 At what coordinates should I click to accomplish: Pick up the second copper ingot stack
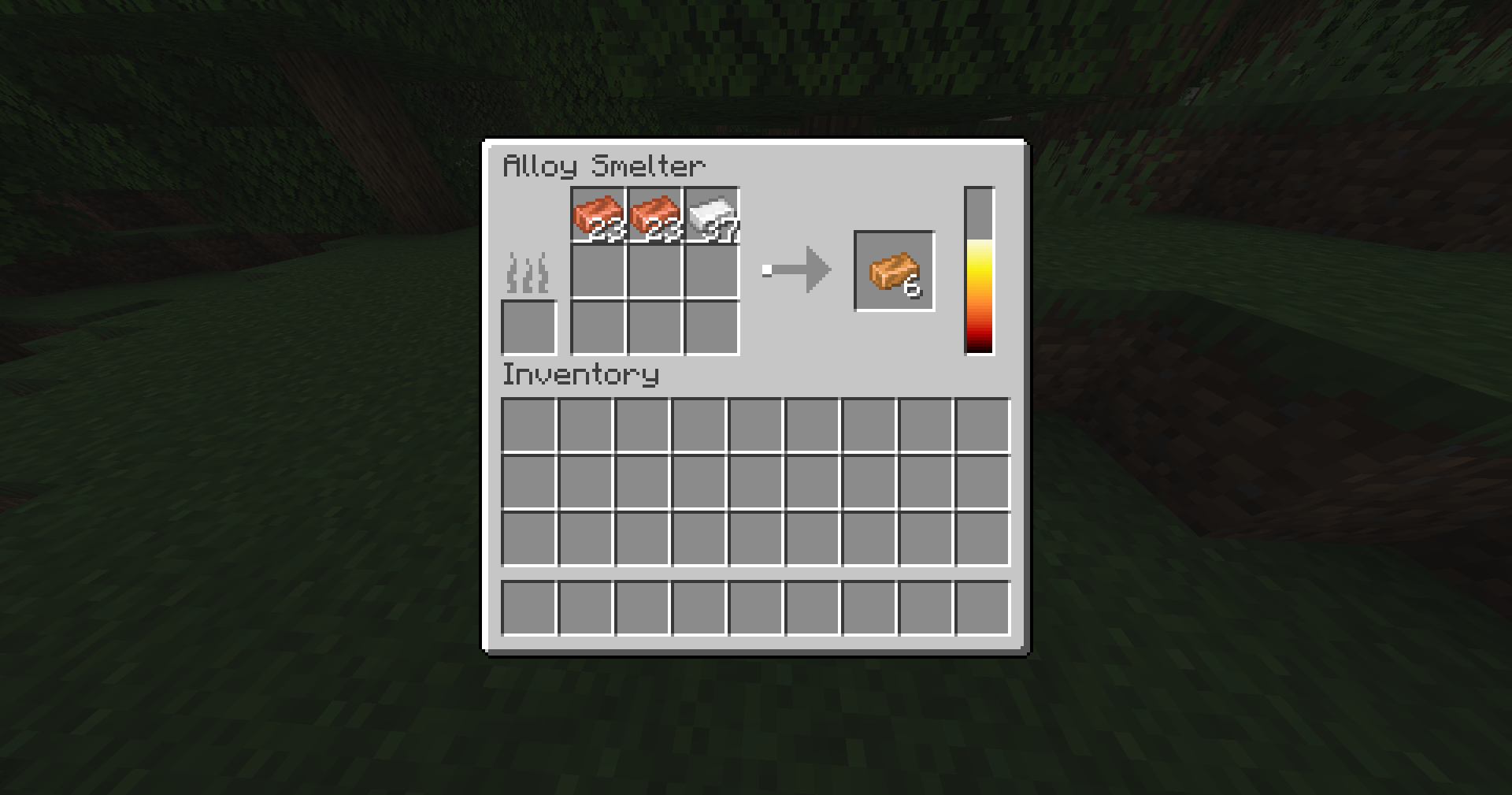tap(656, 214)
